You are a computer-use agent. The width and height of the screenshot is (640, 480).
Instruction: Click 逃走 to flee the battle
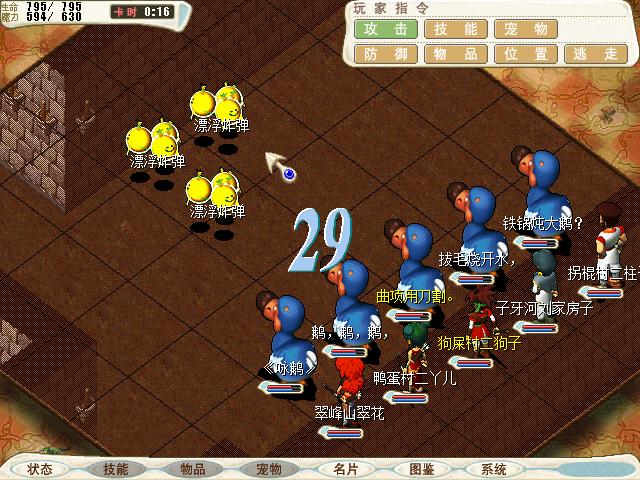click(x=597, y=54)
